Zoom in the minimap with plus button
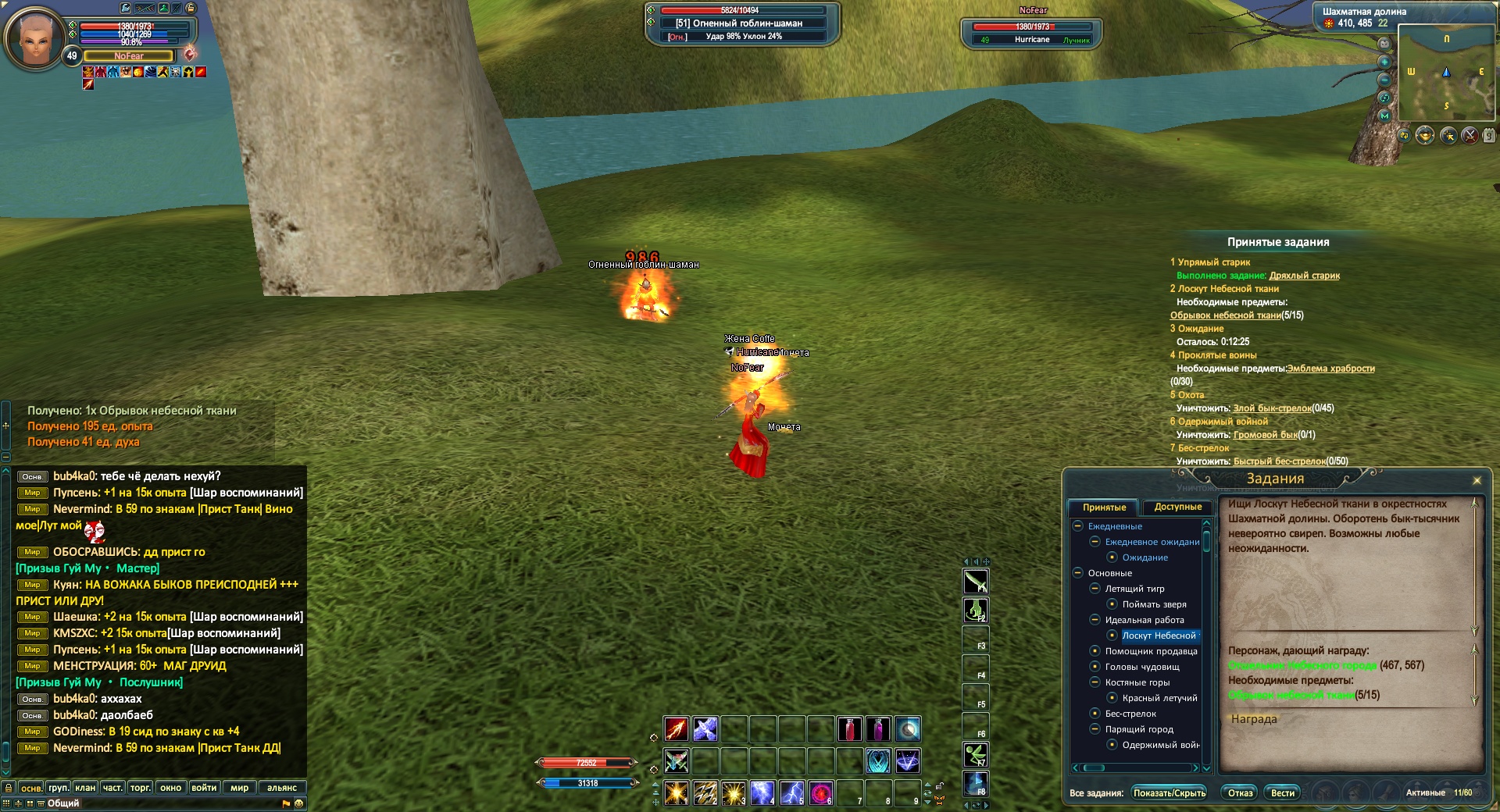The width and height of the screenshot is (1500, 812). 1384,62
